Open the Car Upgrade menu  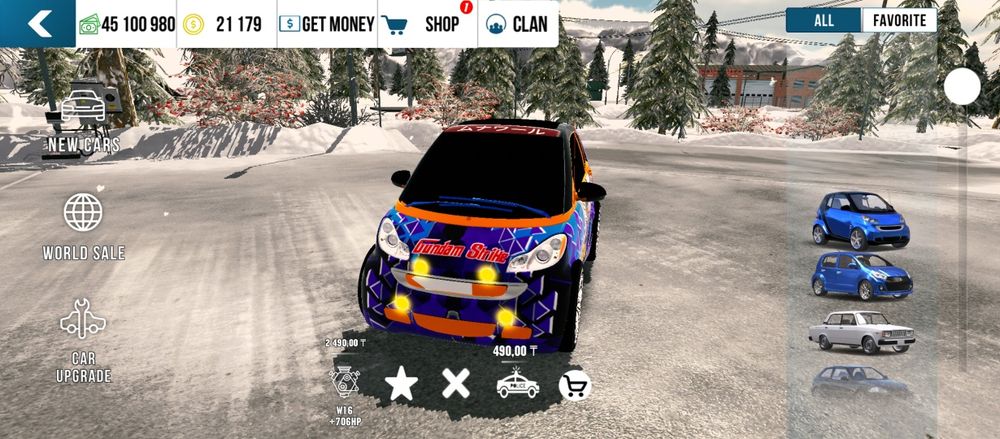pyautogui.click(x=83, y=340)
